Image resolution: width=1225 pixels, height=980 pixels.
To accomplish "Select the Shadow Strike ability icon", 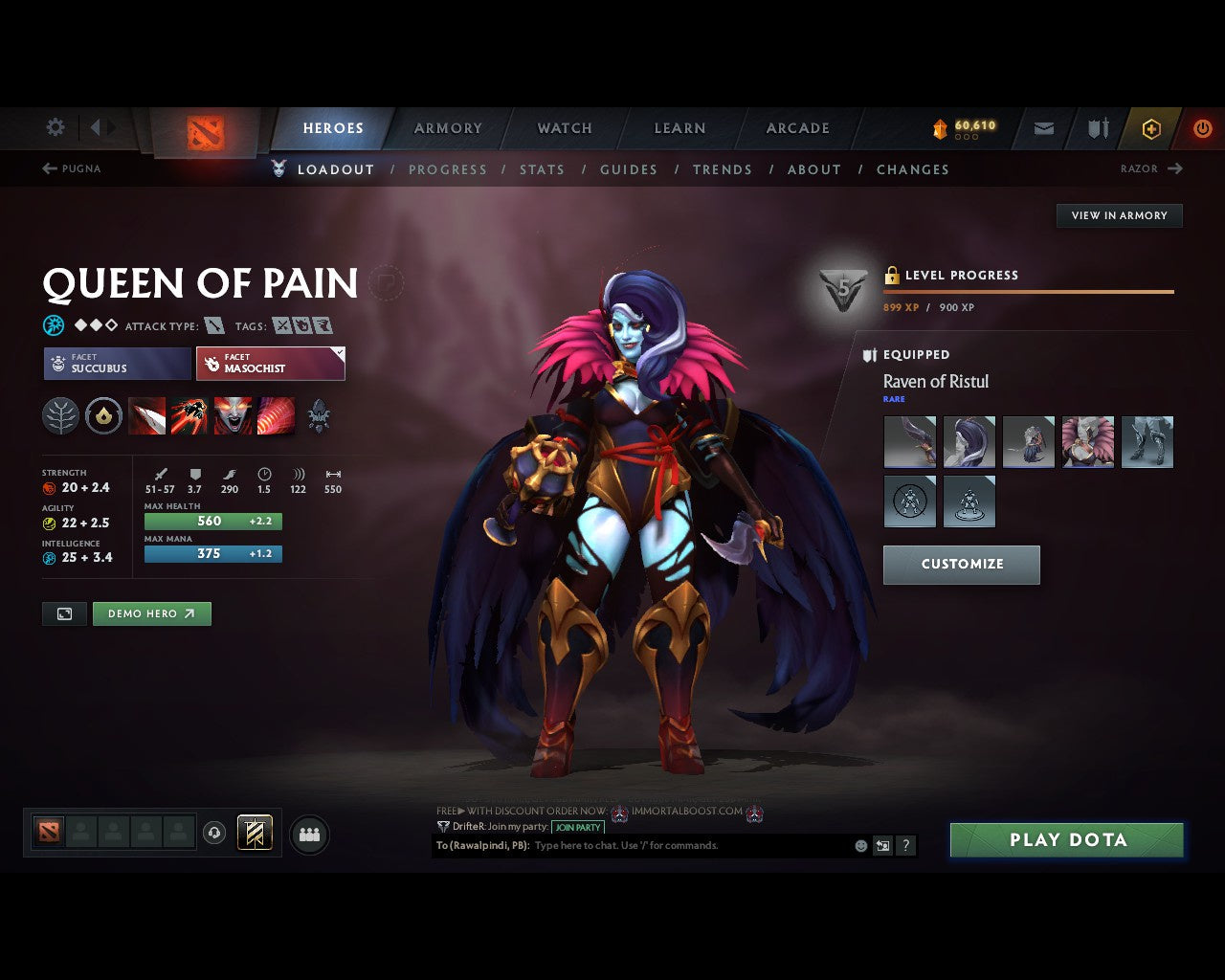I will tap(146, 415).
